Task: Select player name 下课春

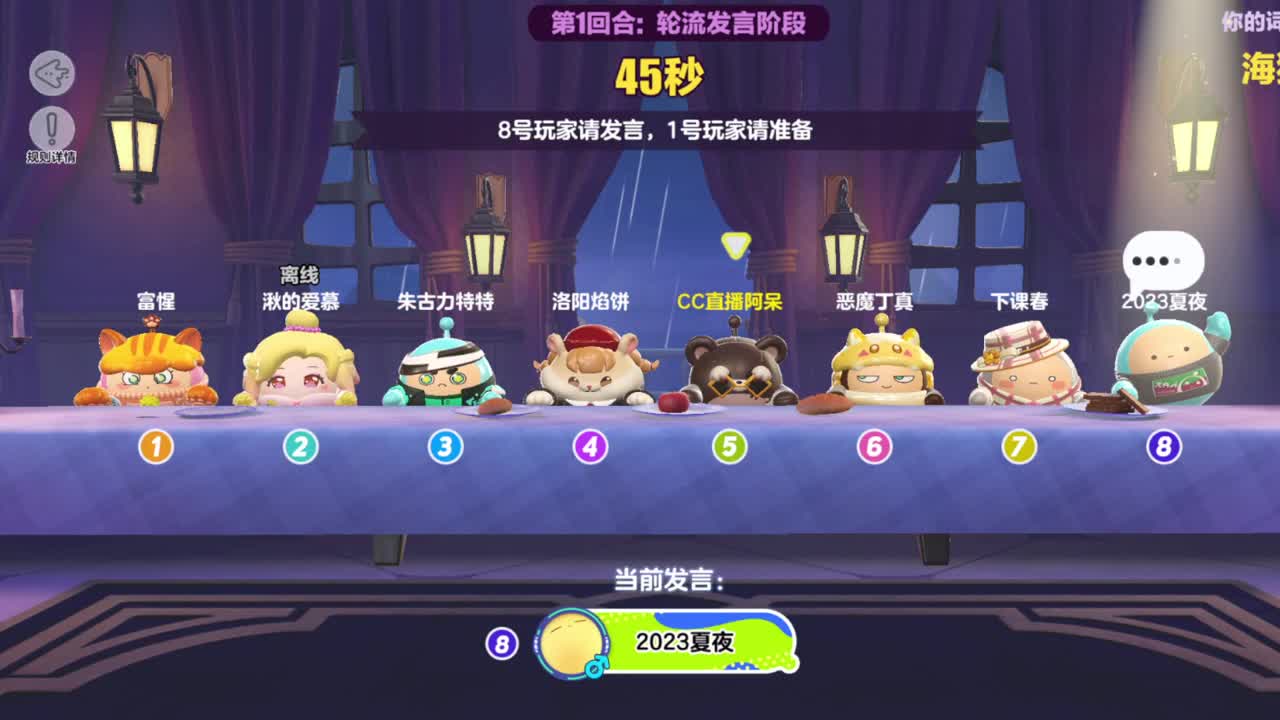Action: [1019, 301]
